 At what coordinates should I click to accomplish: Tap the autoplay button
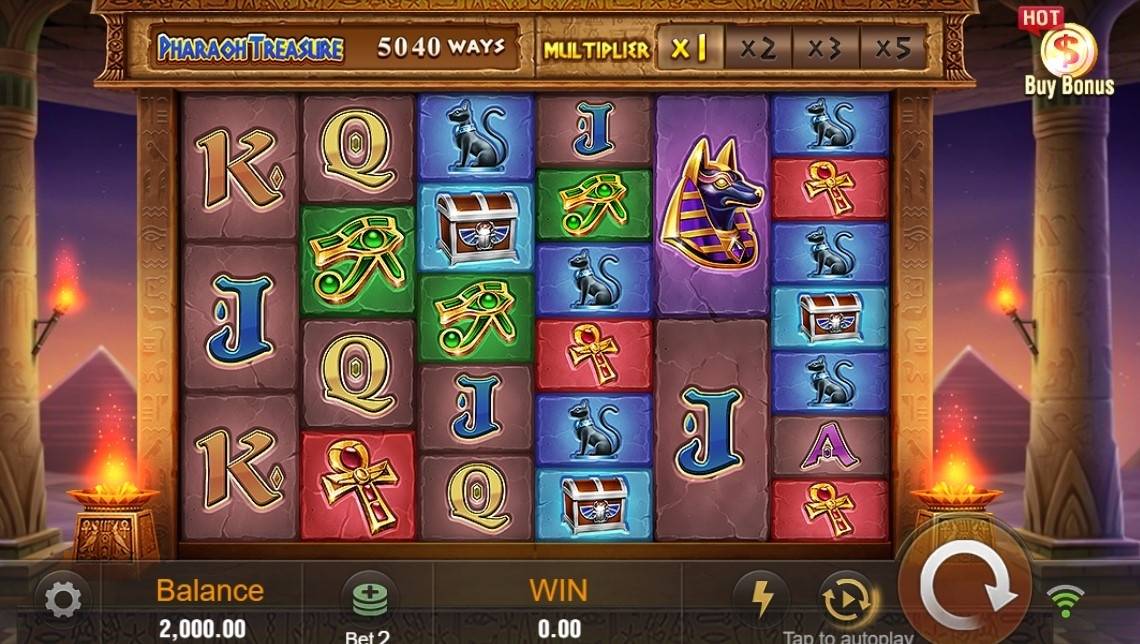pos(846,601)
